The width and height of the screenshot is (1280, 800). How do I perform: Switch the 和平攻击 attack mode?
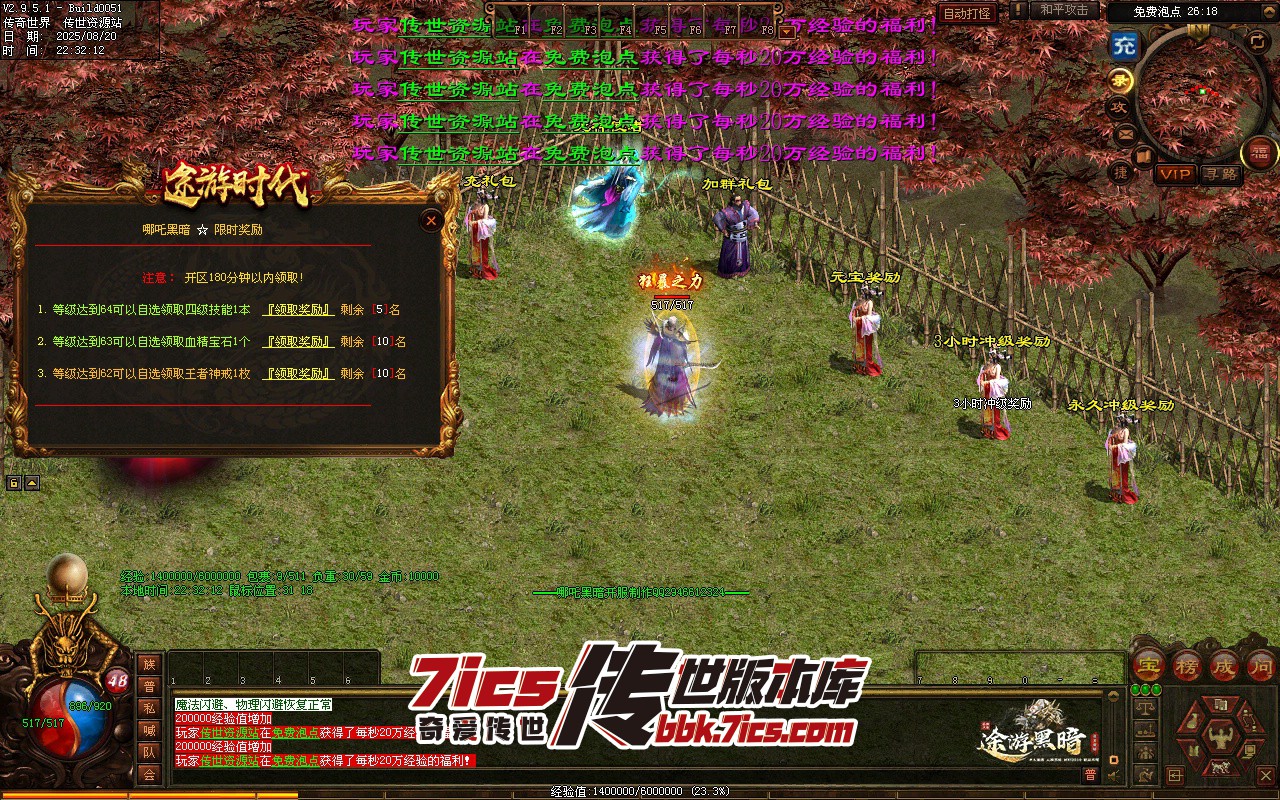point(1064,10)
